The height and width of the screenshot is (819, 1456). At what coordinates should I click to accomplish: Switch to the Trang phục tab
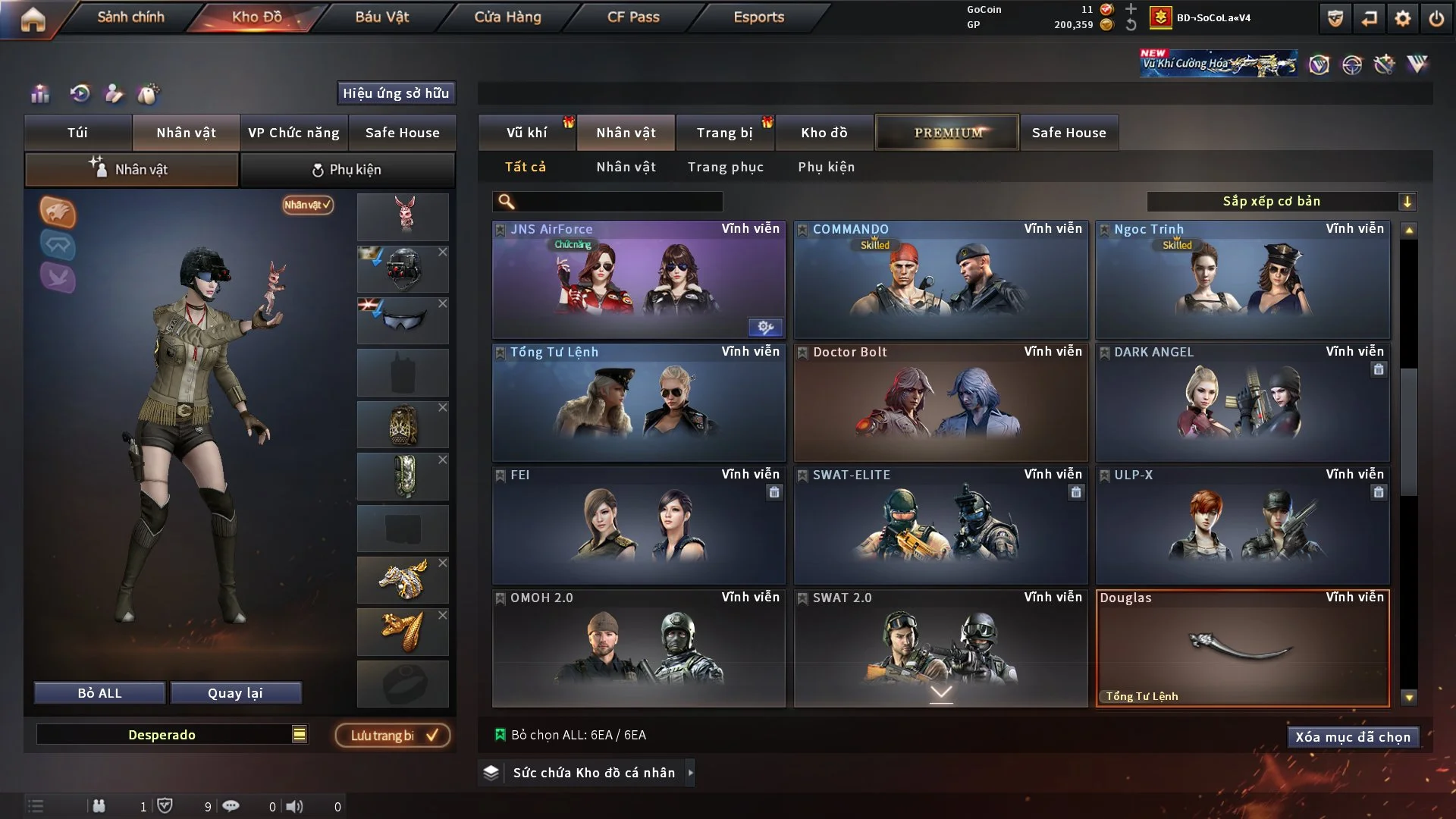coord(726,167)
